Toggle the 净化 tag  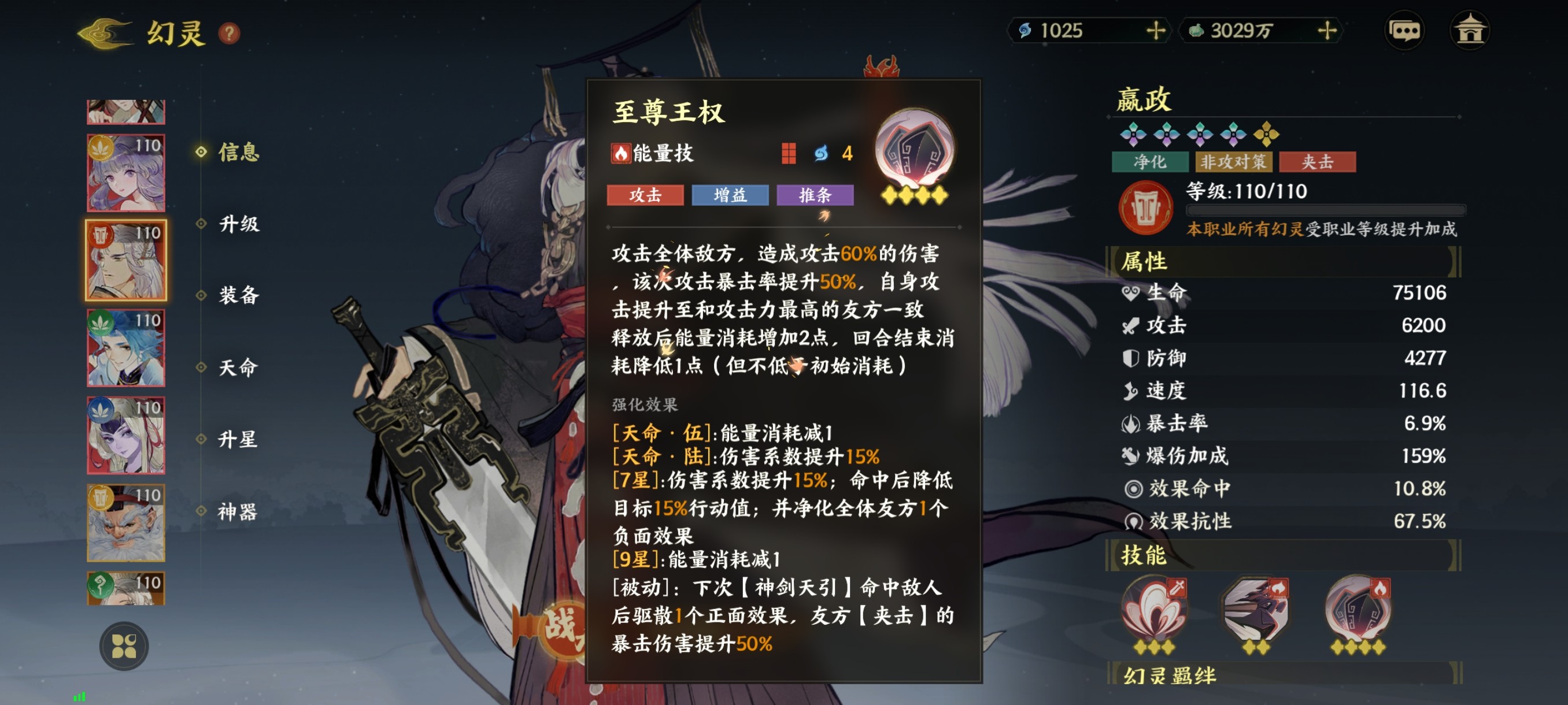[1150, 162]
